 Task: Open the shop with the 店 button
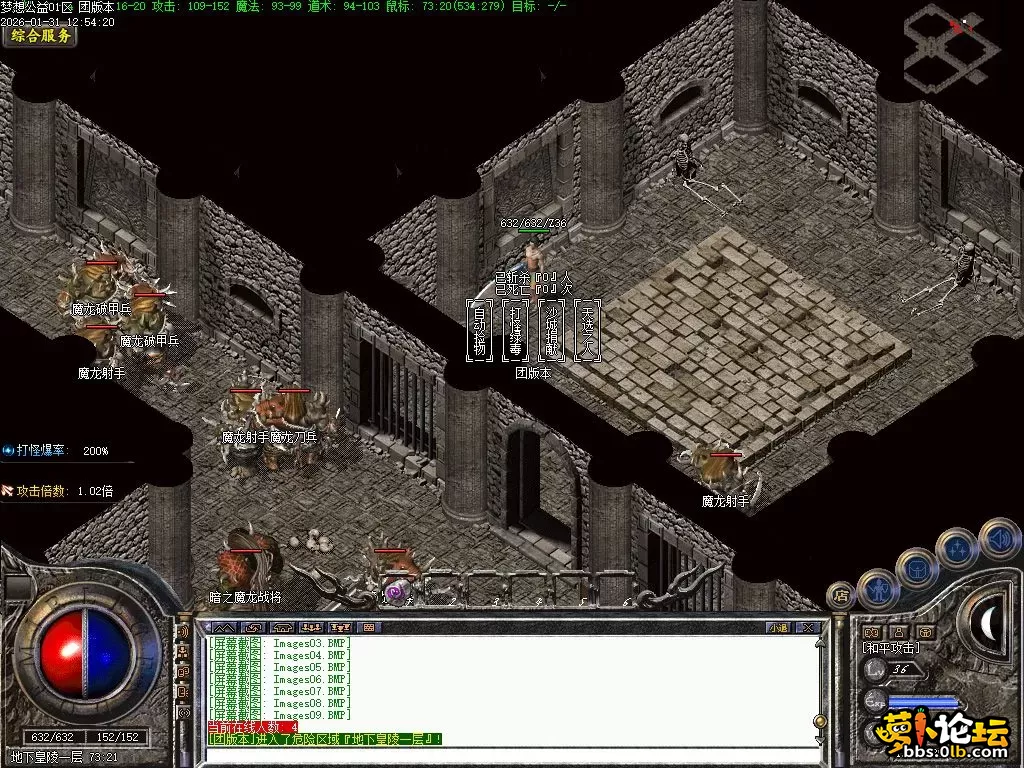839,594
